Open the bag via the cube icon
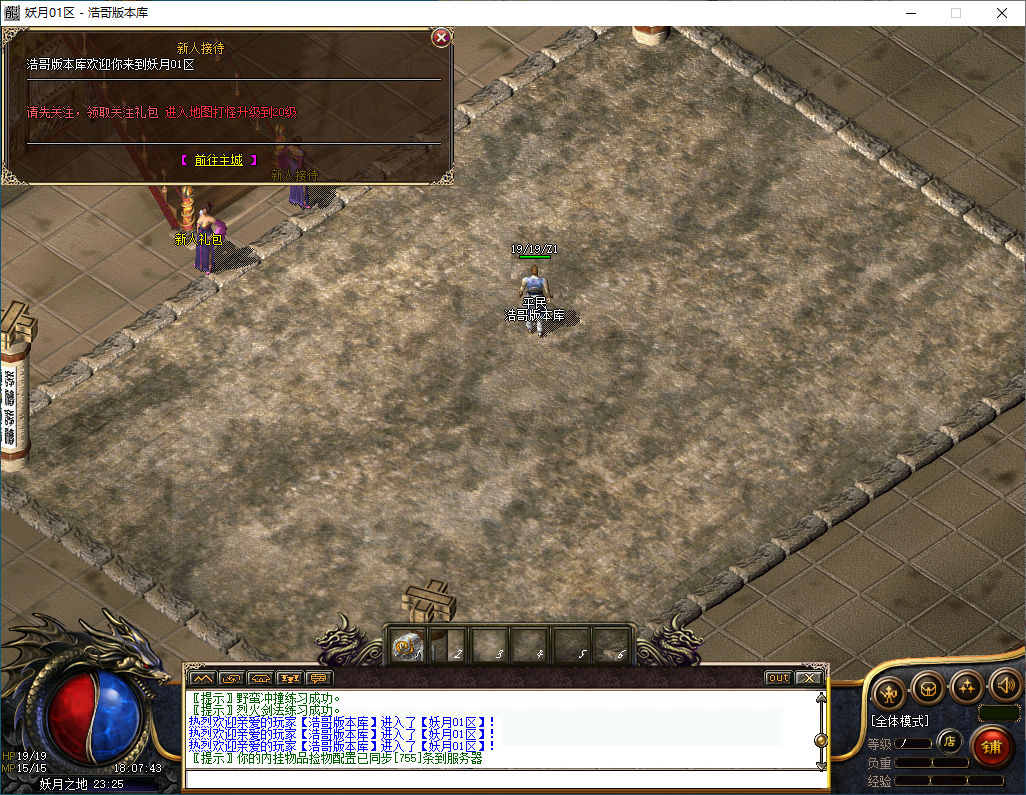The image size is (1026, 795). pos(928,688)
